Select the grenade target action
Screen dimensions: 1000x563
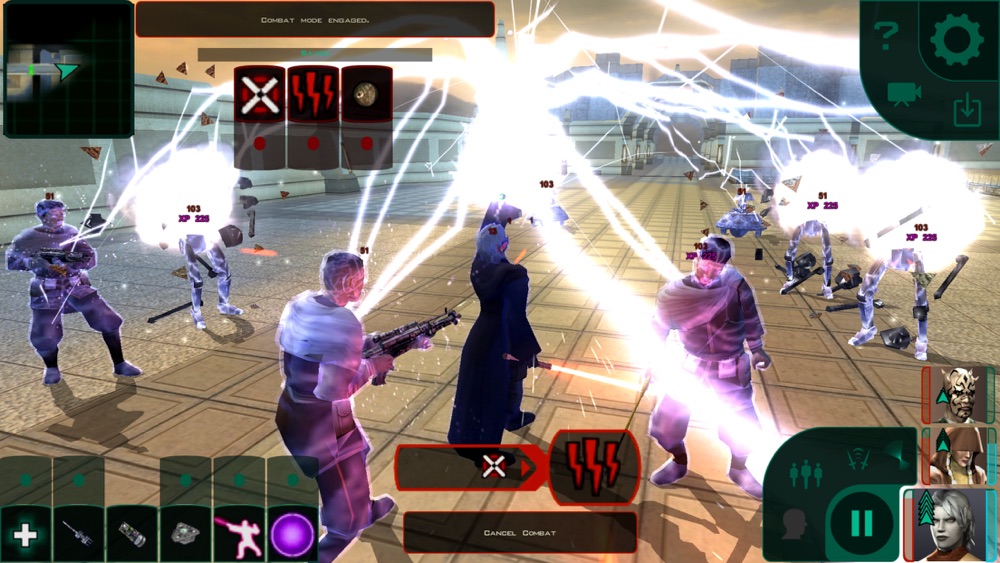[366, 95]
